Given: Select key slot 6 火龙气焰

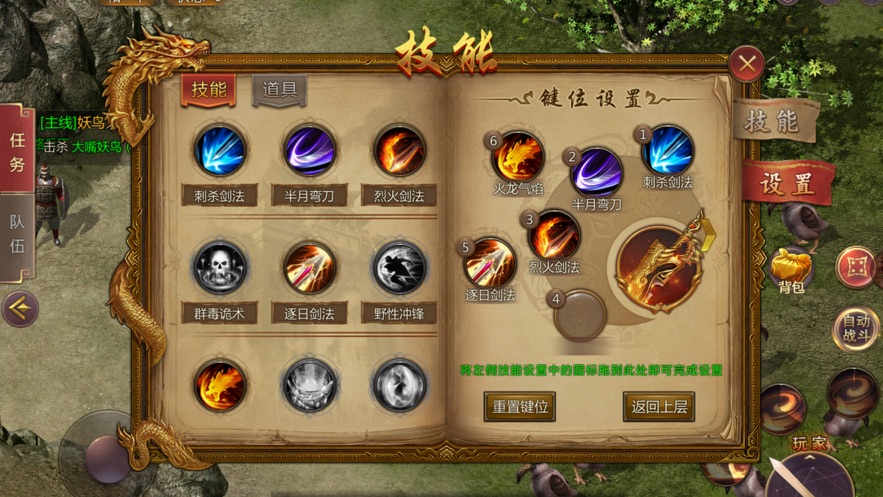Looking at the screenshot, I should (x=517, y=157).
